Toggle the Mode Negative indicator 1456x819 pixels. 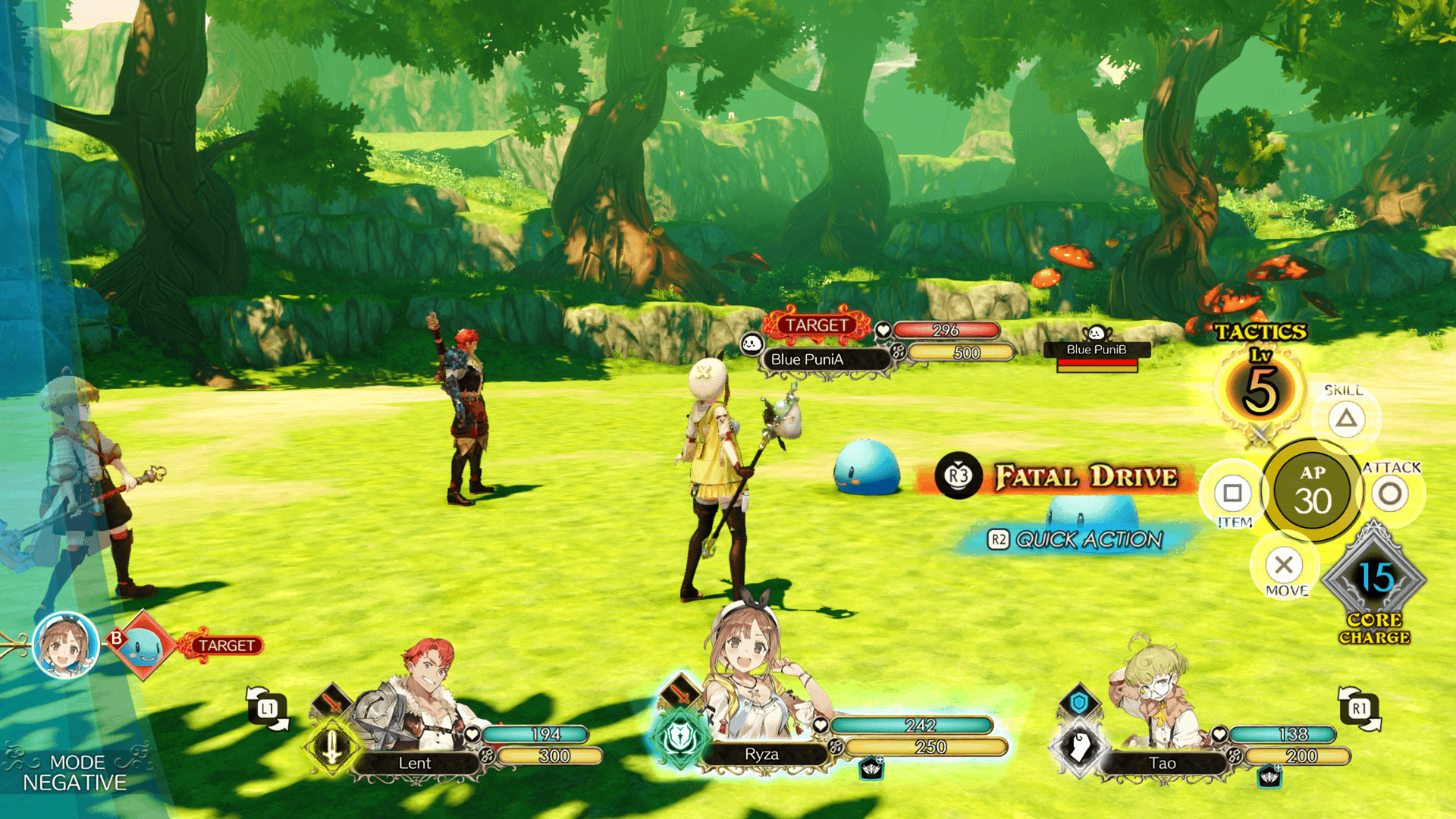74,772
